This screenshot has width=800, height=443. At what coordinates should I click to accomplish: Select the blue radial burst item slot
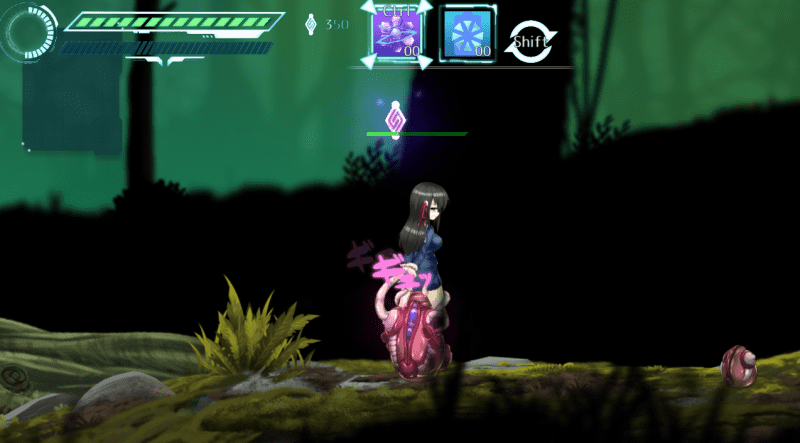click(467, 33)
